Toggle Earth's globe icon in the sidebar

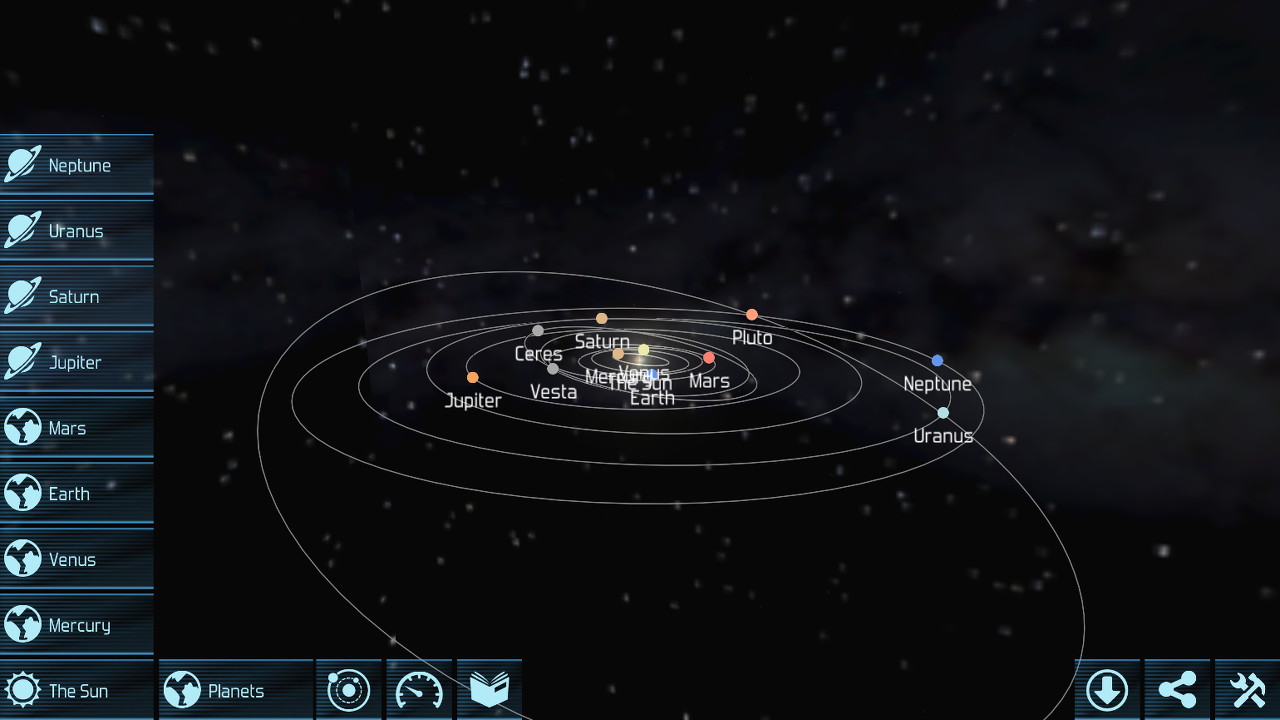[x=22, y=493]
